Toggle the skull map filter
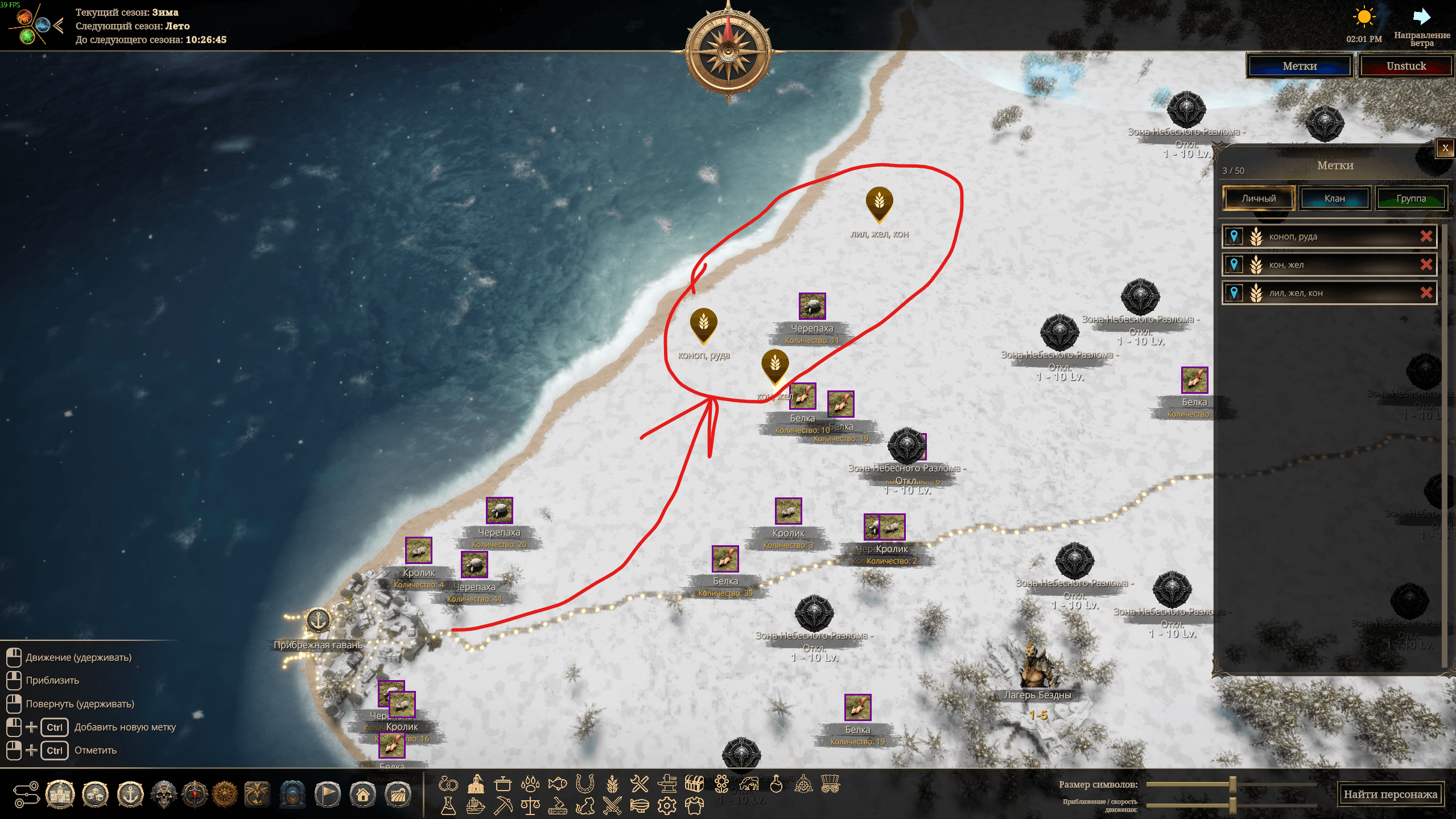Screen dimensions: 1456x819 [164, 795]
